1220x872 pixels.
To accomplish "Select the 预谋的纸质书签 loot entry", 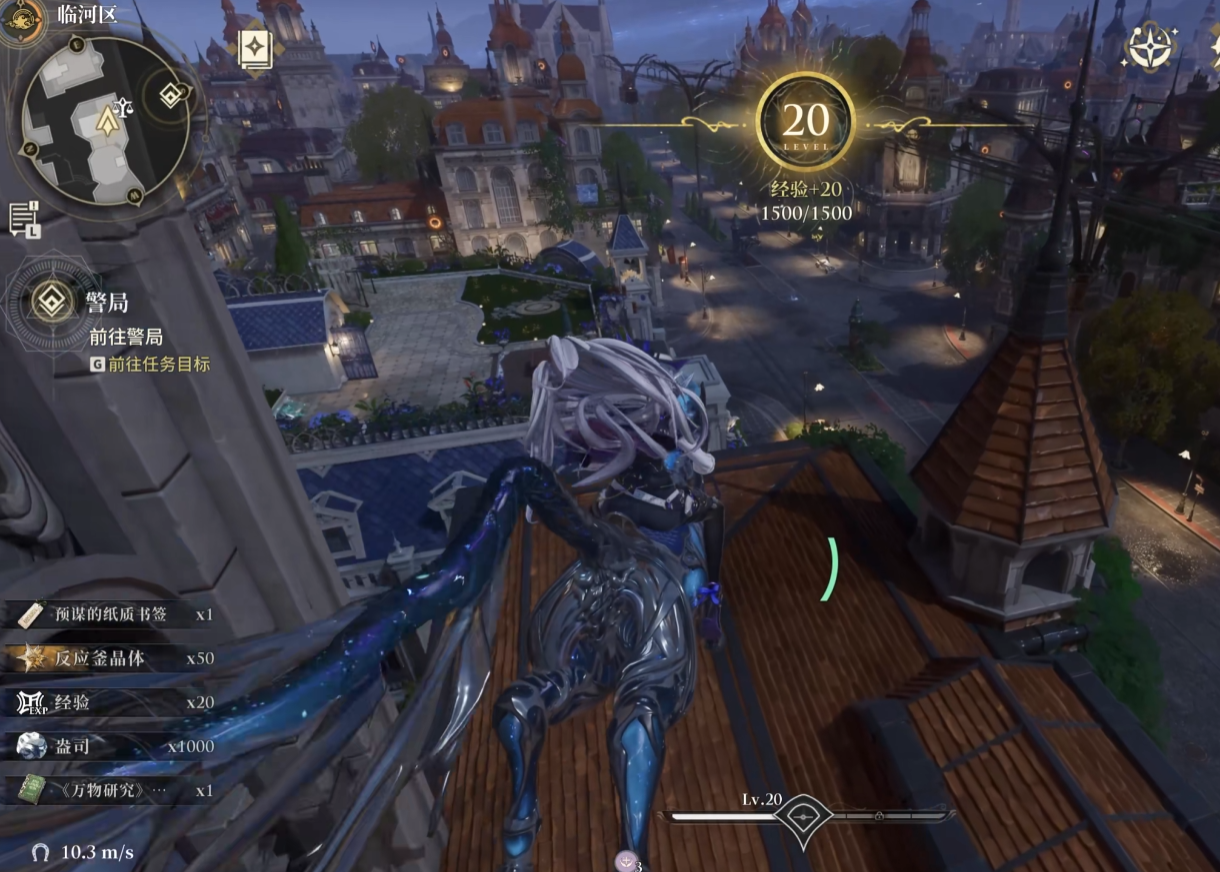I will (110, 614).
